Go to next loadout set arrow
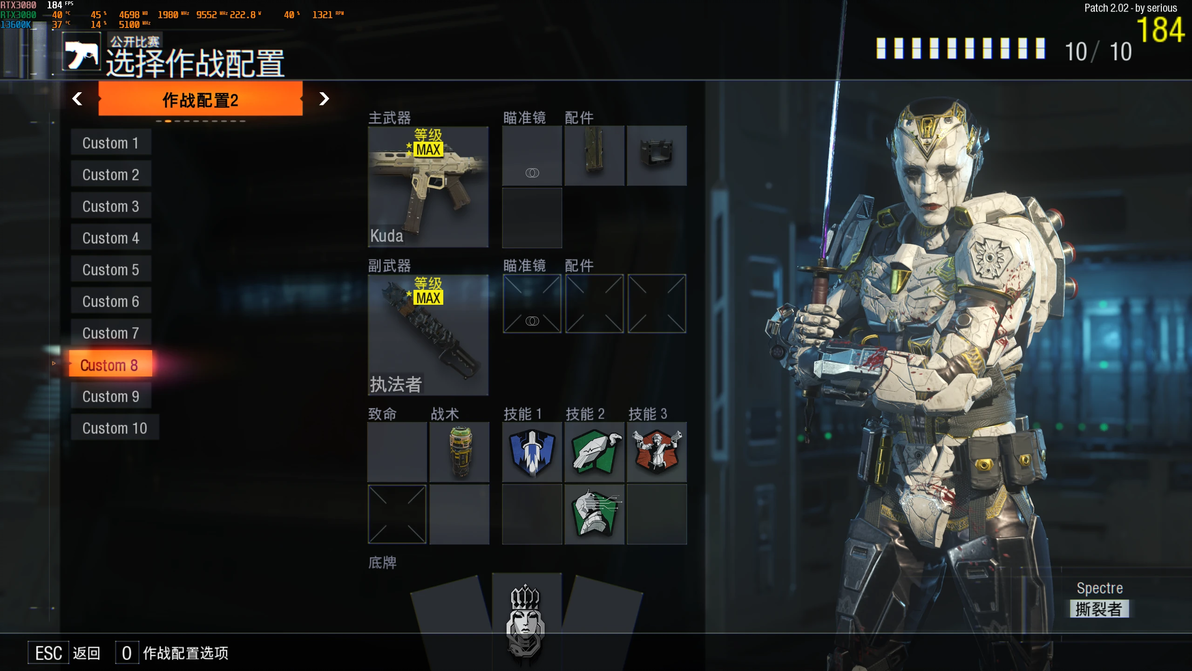This screenshot has width=1192, height=671. point(324,99)
